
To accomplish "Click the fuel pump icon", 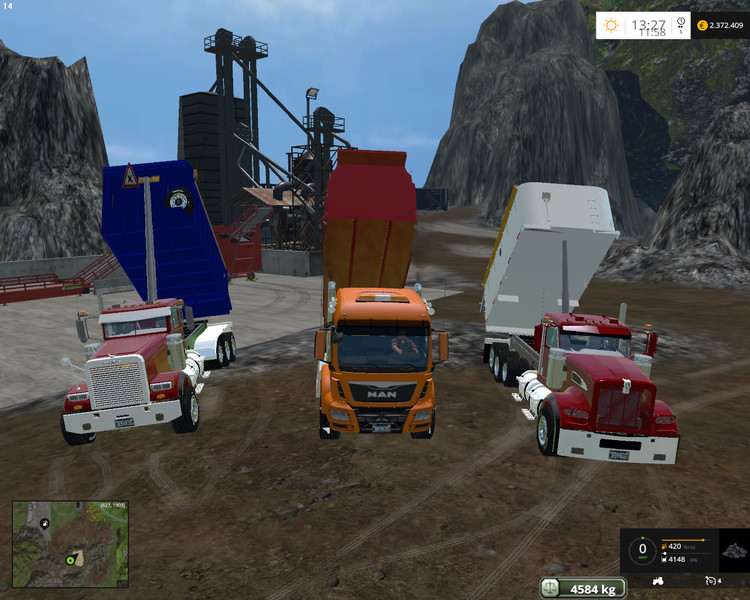I will pos(665,547).
